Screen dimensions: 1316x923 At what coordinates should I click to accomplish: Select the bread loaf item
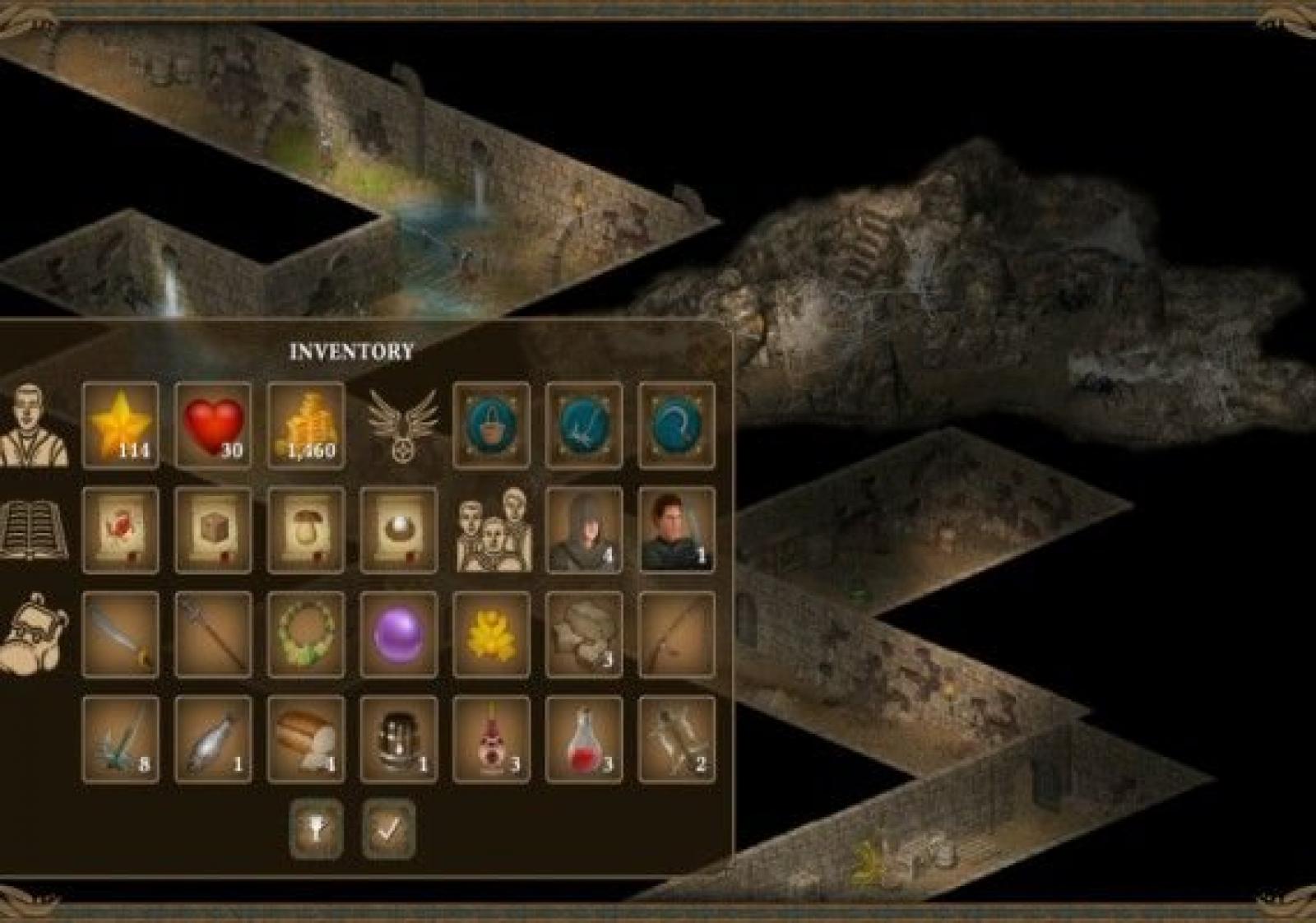305,739
